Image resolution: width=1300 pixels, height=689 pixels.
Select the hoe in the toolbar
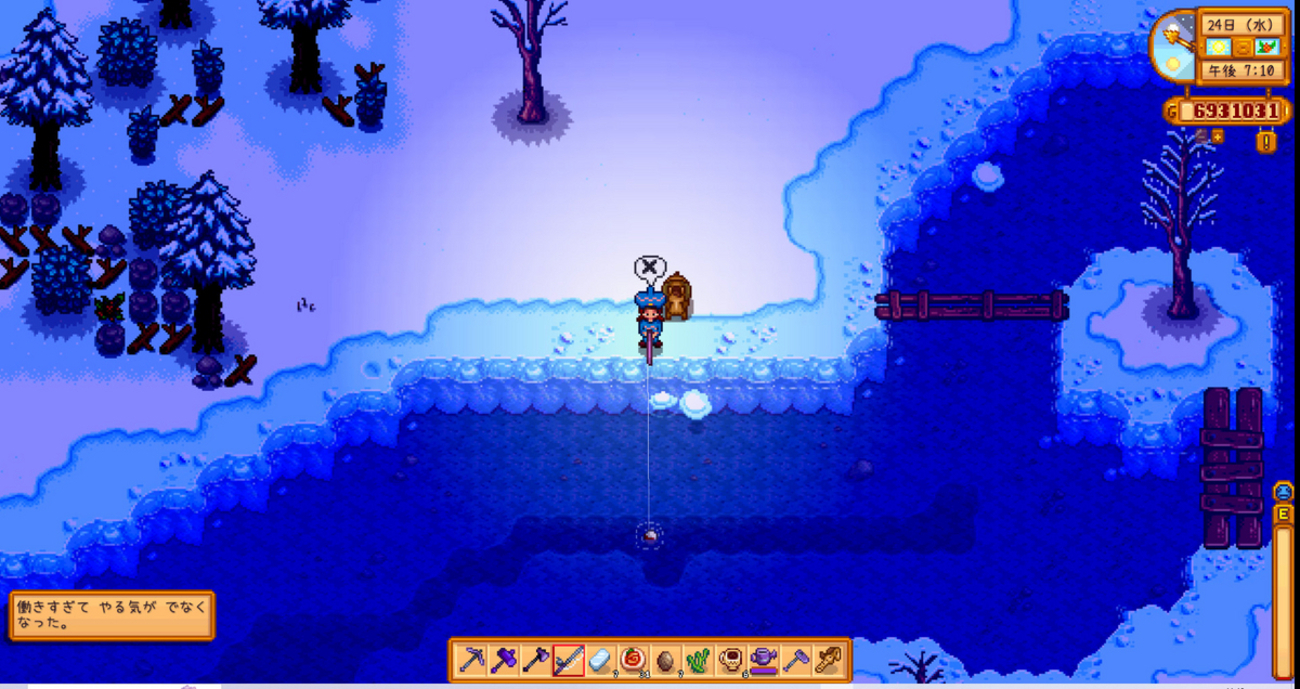(796, 660)
